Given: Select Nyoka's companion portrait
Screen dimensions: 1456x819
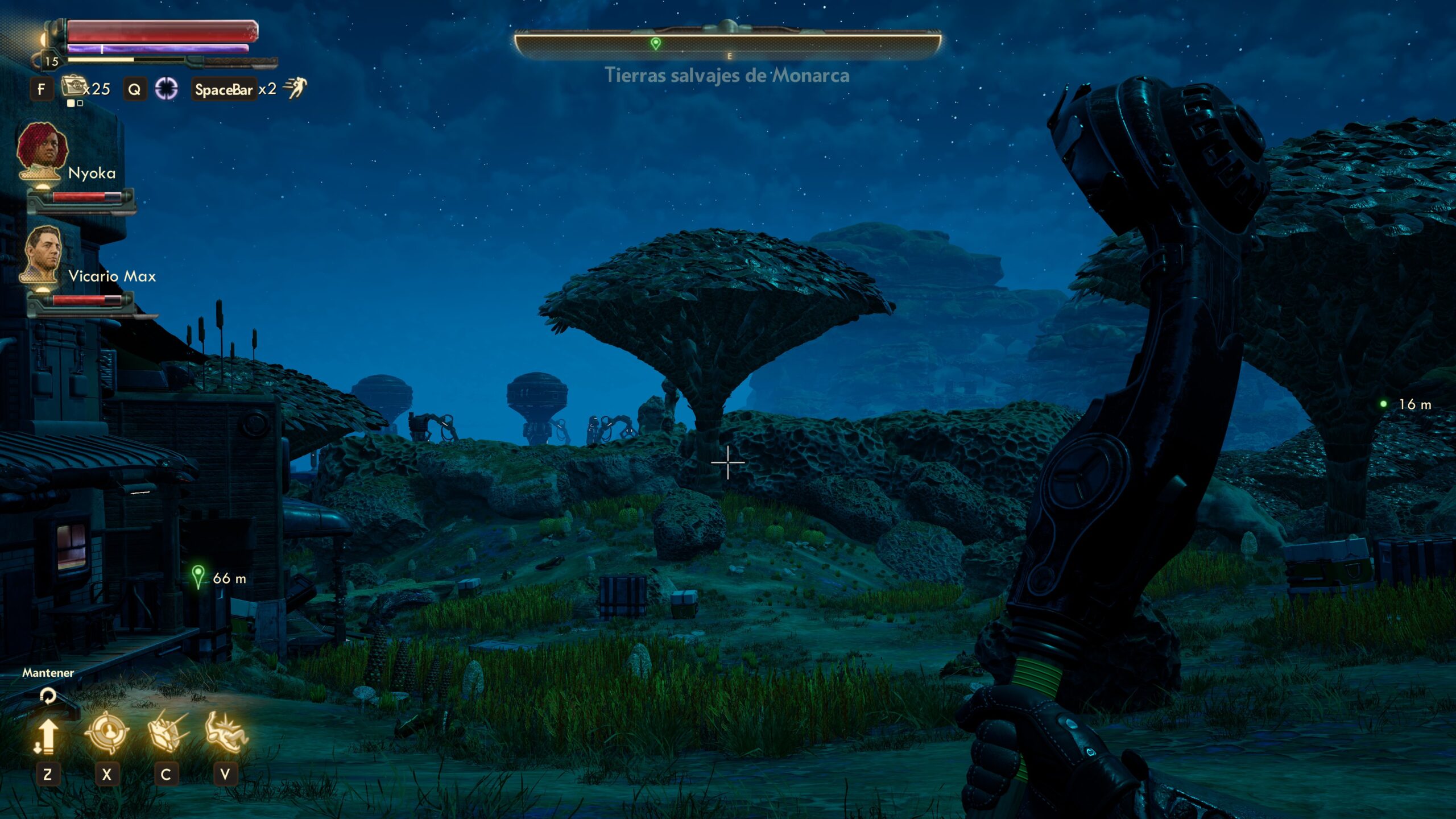Looking at the screenshot, I should [42, 150].
